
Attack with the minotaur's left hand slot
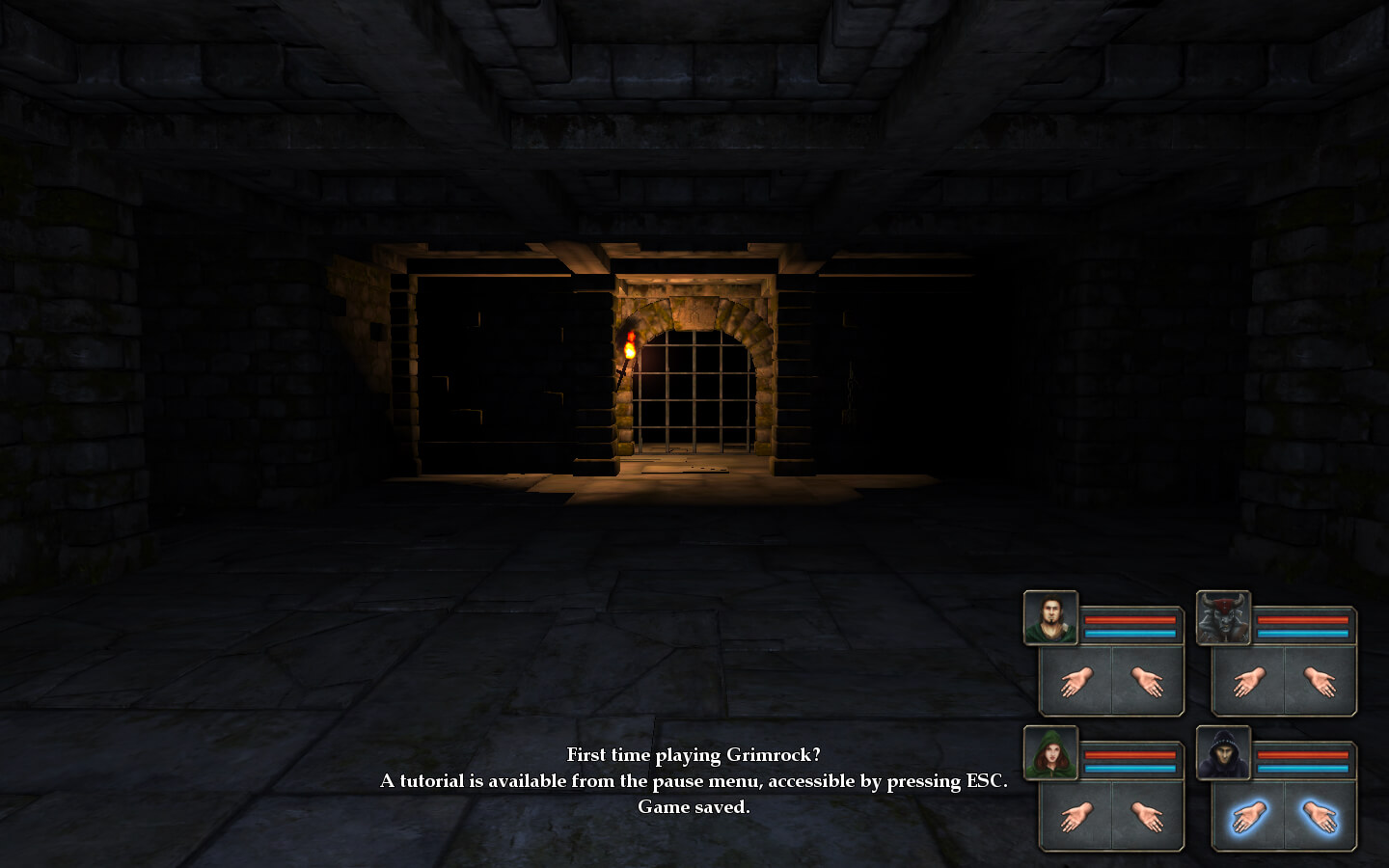pos(1248,682)
